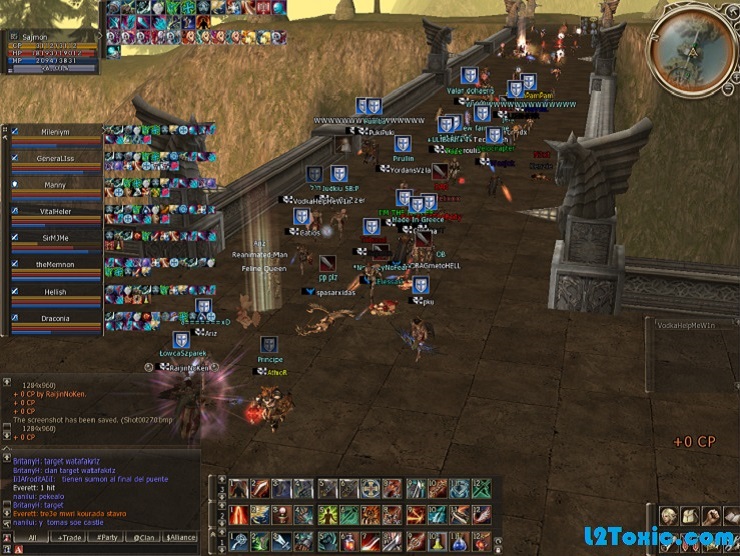This screenshot has width=740, height=556.
Task: Open the fist action menu icon
Action: [712, 516]
